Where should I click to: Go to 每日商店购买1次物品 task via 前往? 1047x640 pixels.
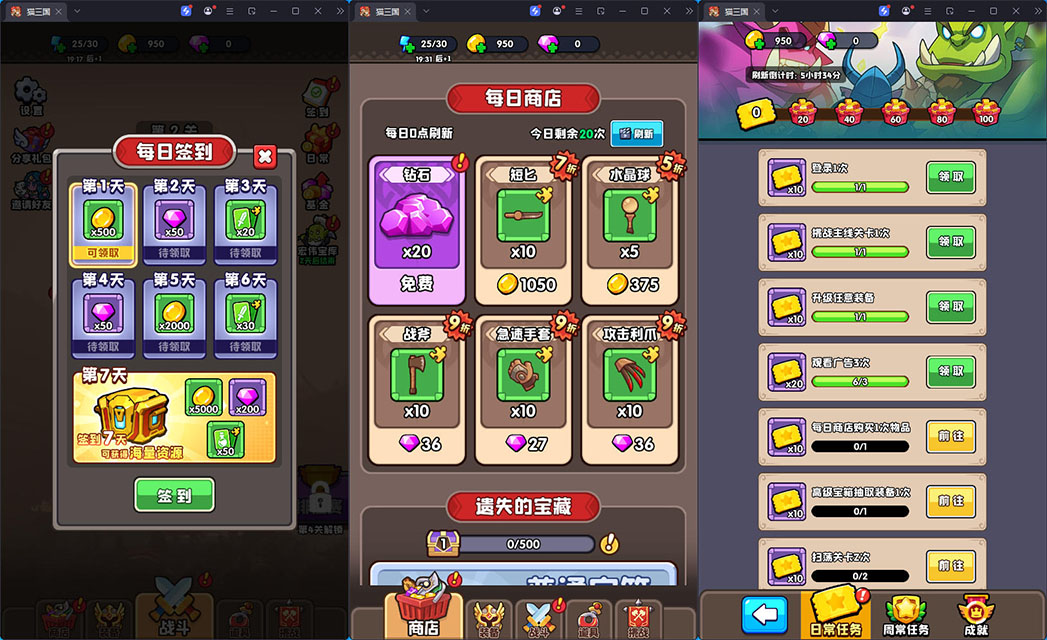pyautogui.click(x=950, y=436)
